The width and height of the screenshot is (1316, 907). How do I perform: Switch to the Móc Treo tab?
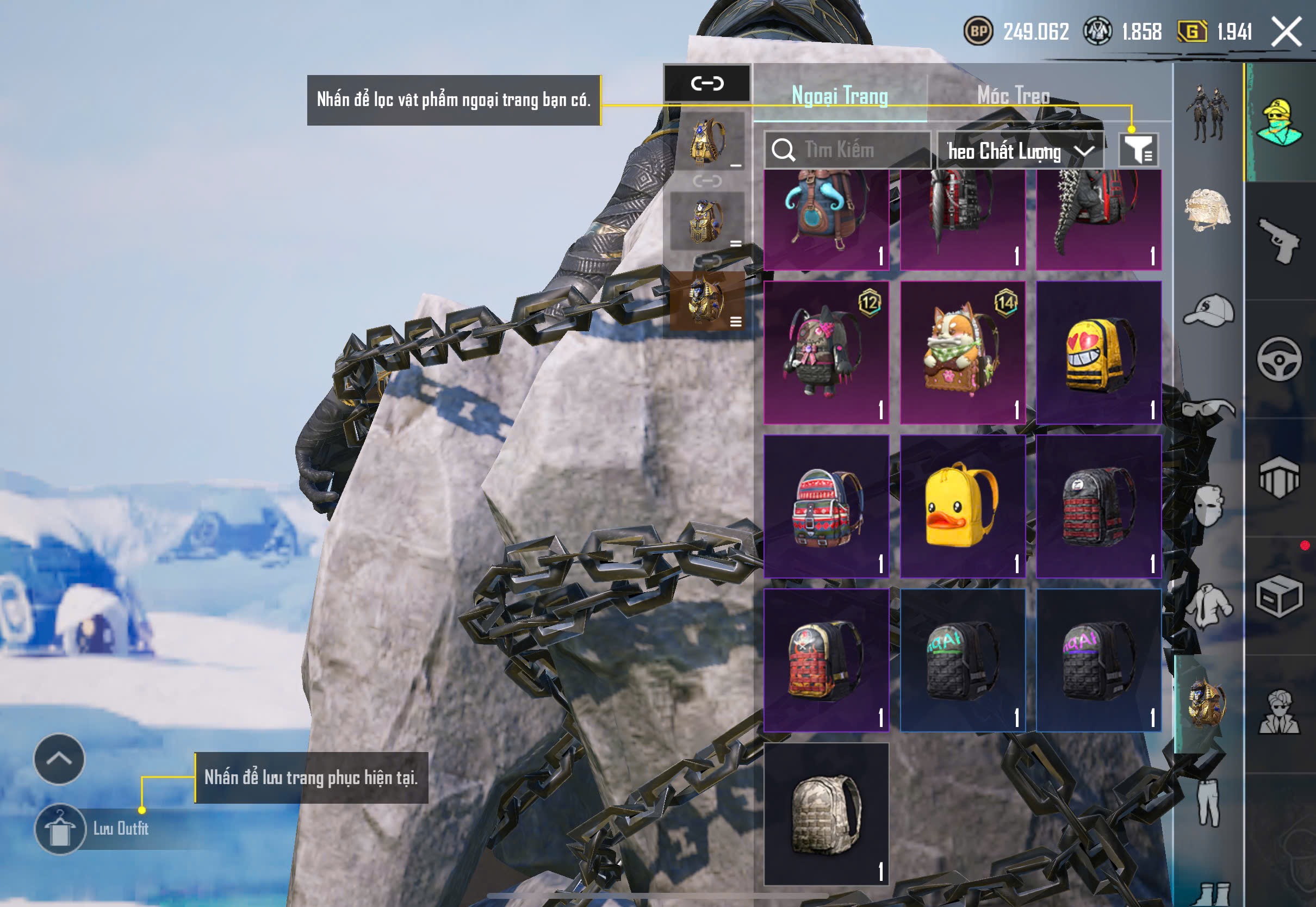tap(1013, 96)
